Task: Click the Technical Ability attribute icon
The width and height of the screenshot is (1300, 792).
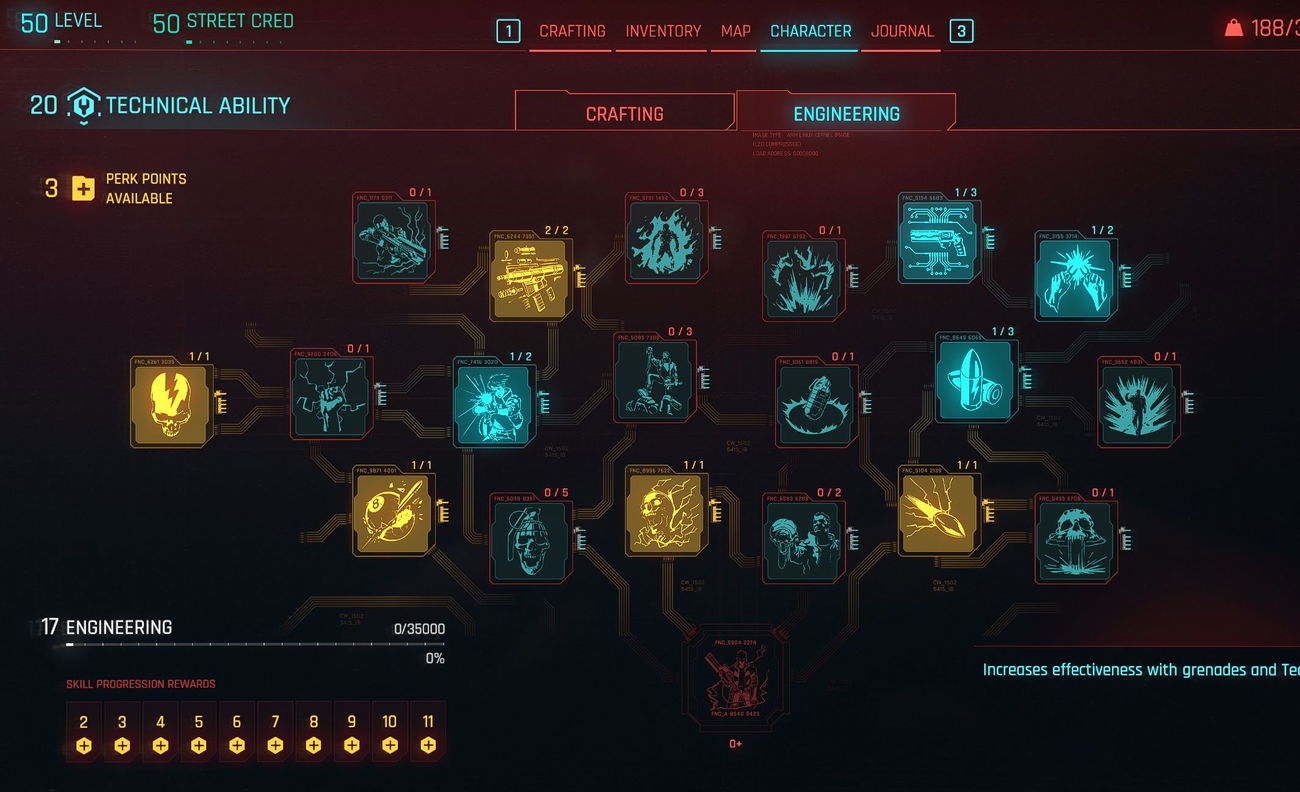Action: [84, 106]
